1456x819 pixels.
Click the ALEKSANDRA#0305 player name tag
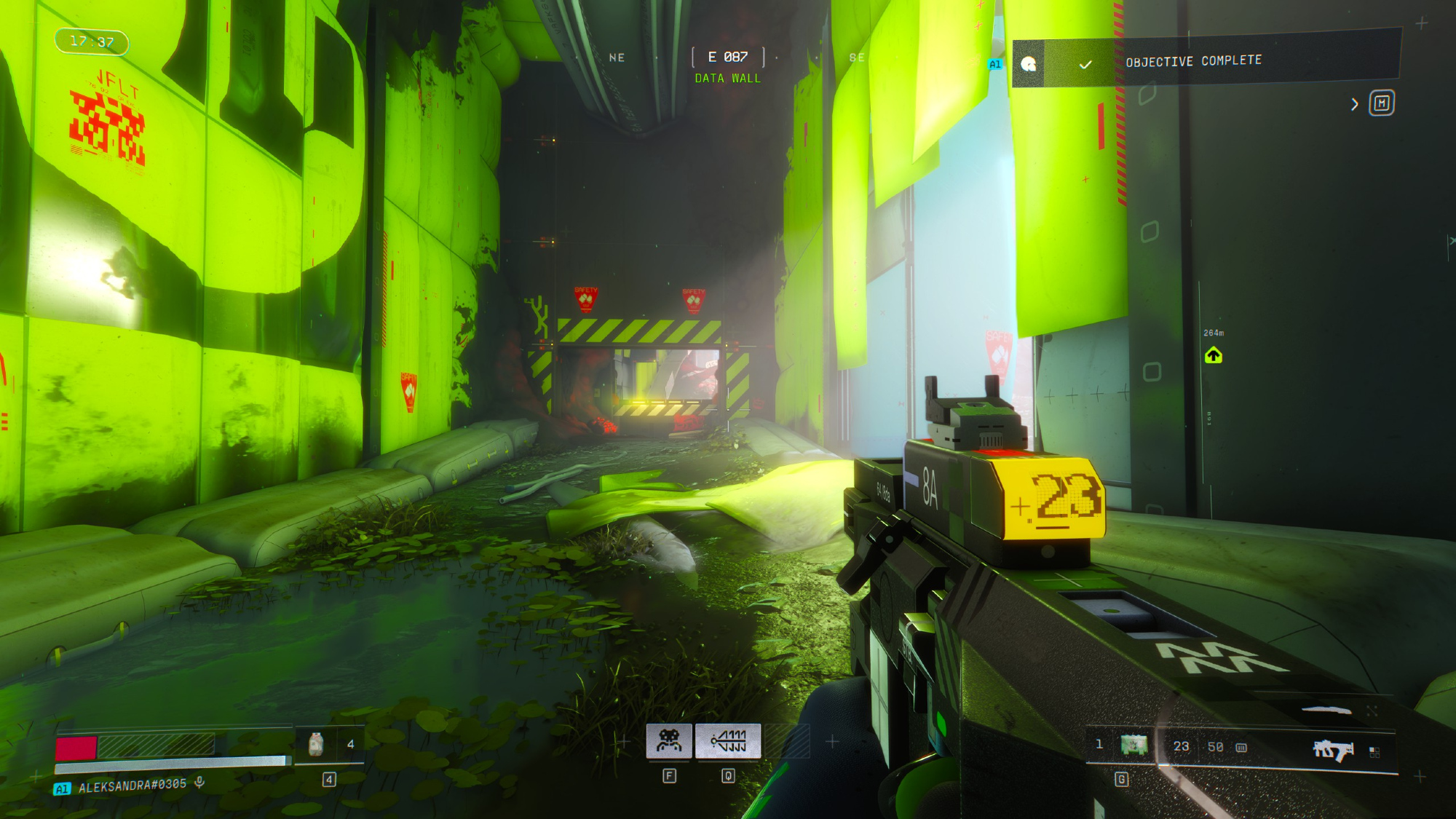point(132,786)
